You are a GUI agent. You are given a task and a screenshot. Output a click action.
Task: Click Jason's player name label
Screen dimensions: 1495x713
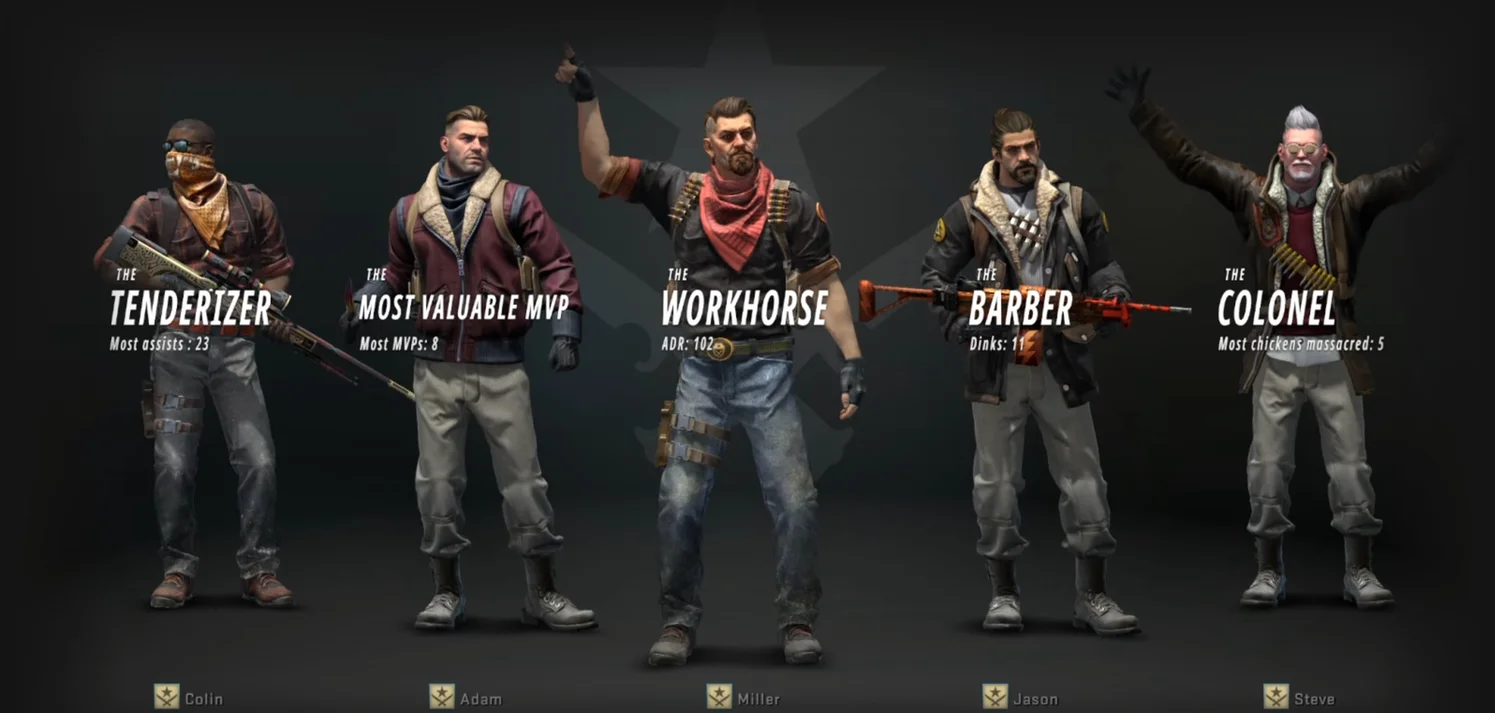pos(1034,699)
